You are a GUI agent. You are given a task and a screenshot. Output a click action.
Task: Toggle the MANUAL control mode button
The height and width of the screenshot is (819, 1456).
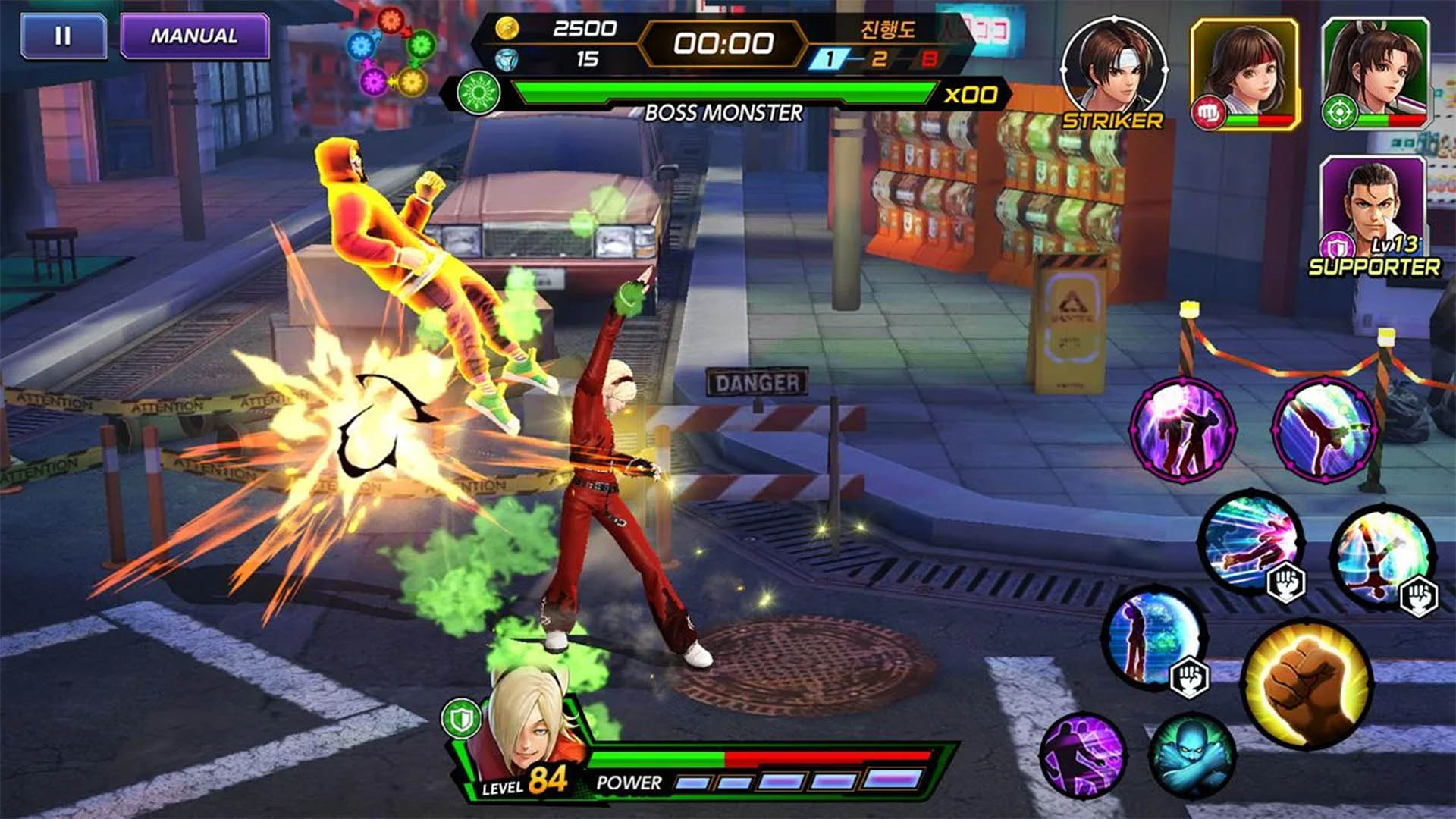coord(194,36)
